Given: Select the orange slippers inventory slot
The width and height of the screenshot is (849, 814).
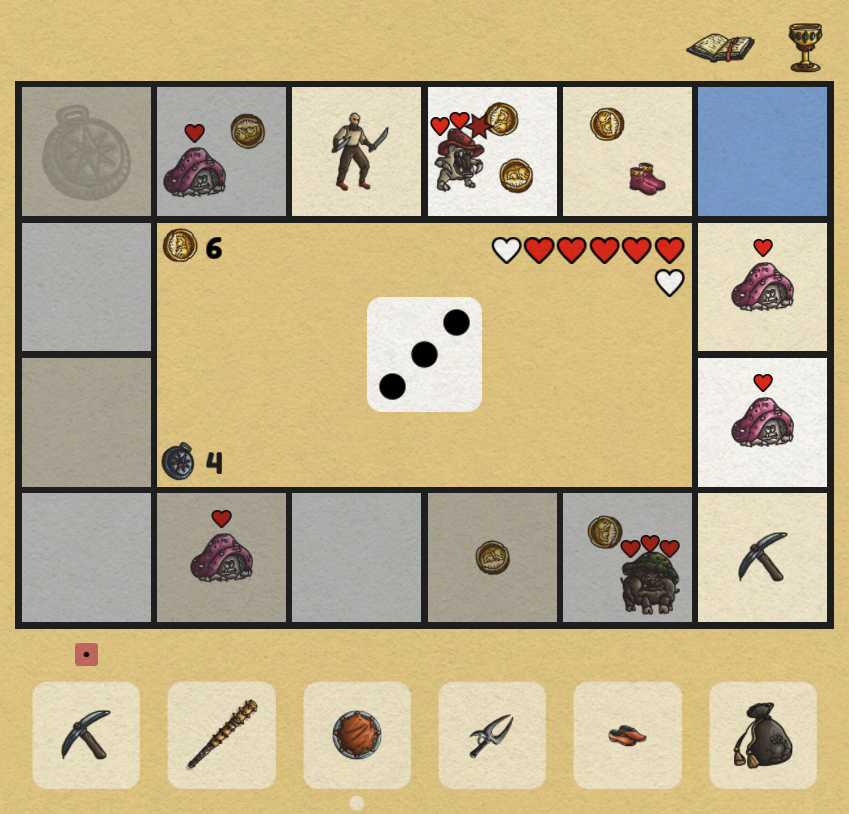Looking at the screenshot, I should 627,735.
